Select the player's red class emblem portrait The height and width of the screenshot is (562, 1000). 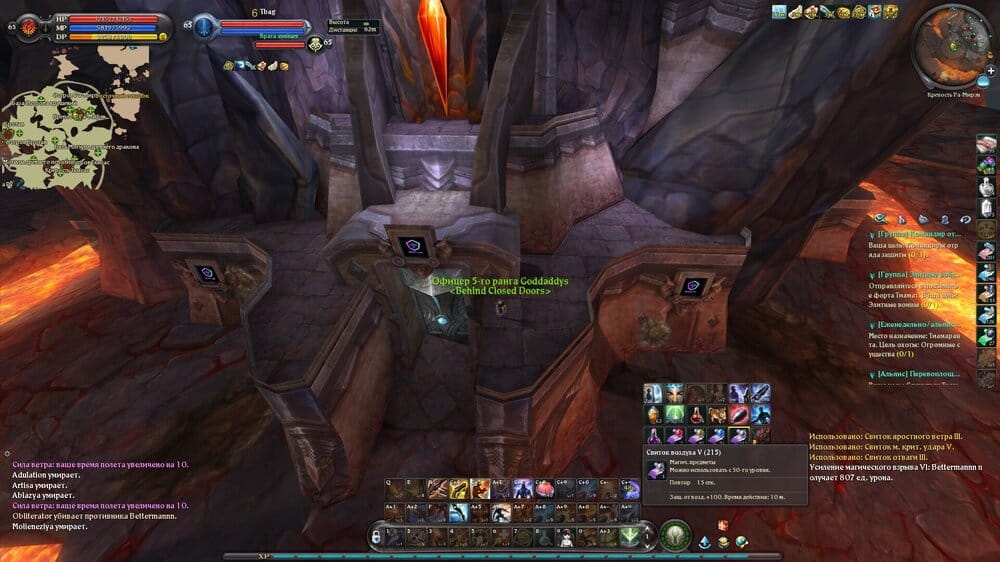pyautogui.click(x=22, y=26)
